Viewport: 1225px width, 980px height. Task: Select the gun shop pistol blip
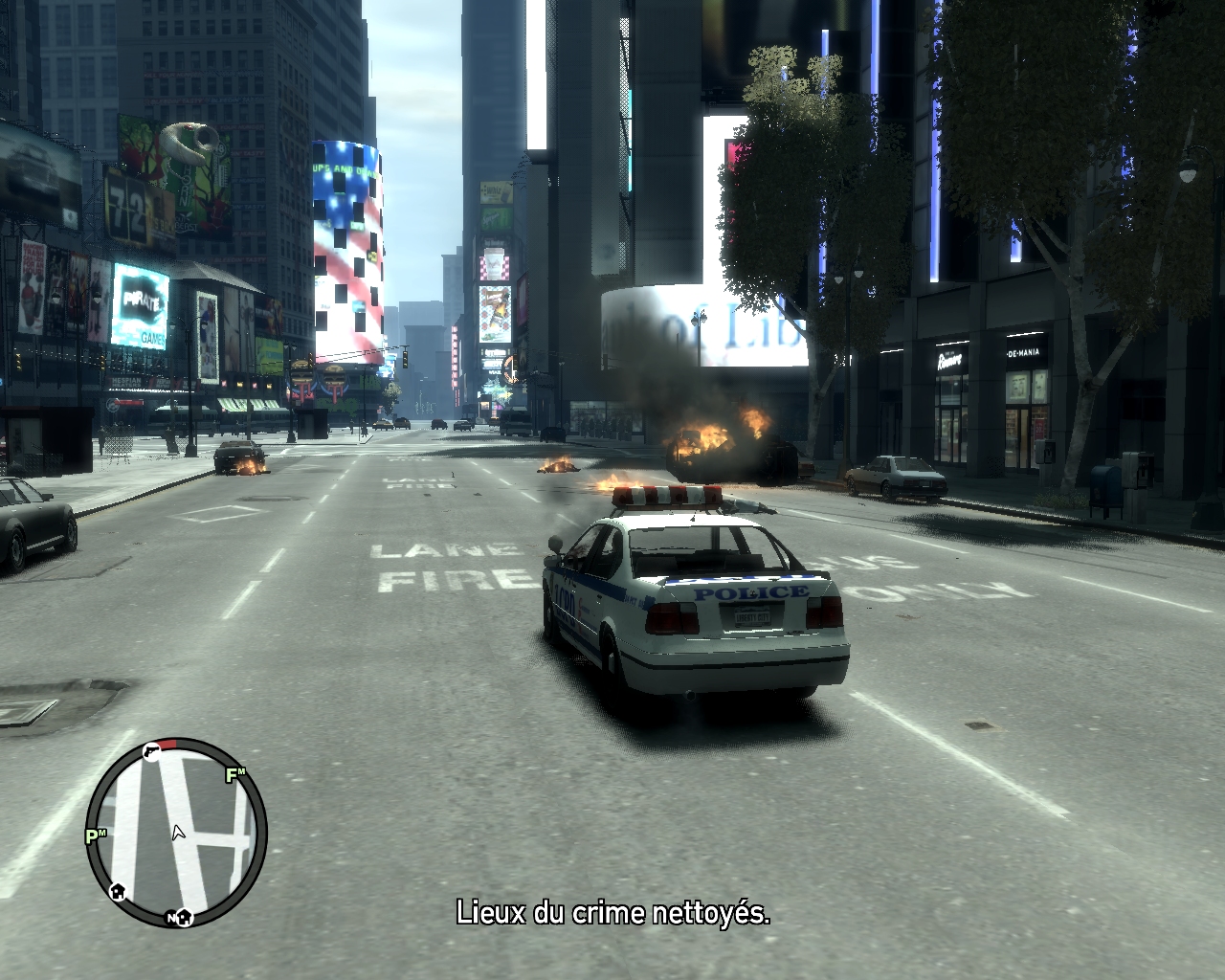tap(151, 751)
